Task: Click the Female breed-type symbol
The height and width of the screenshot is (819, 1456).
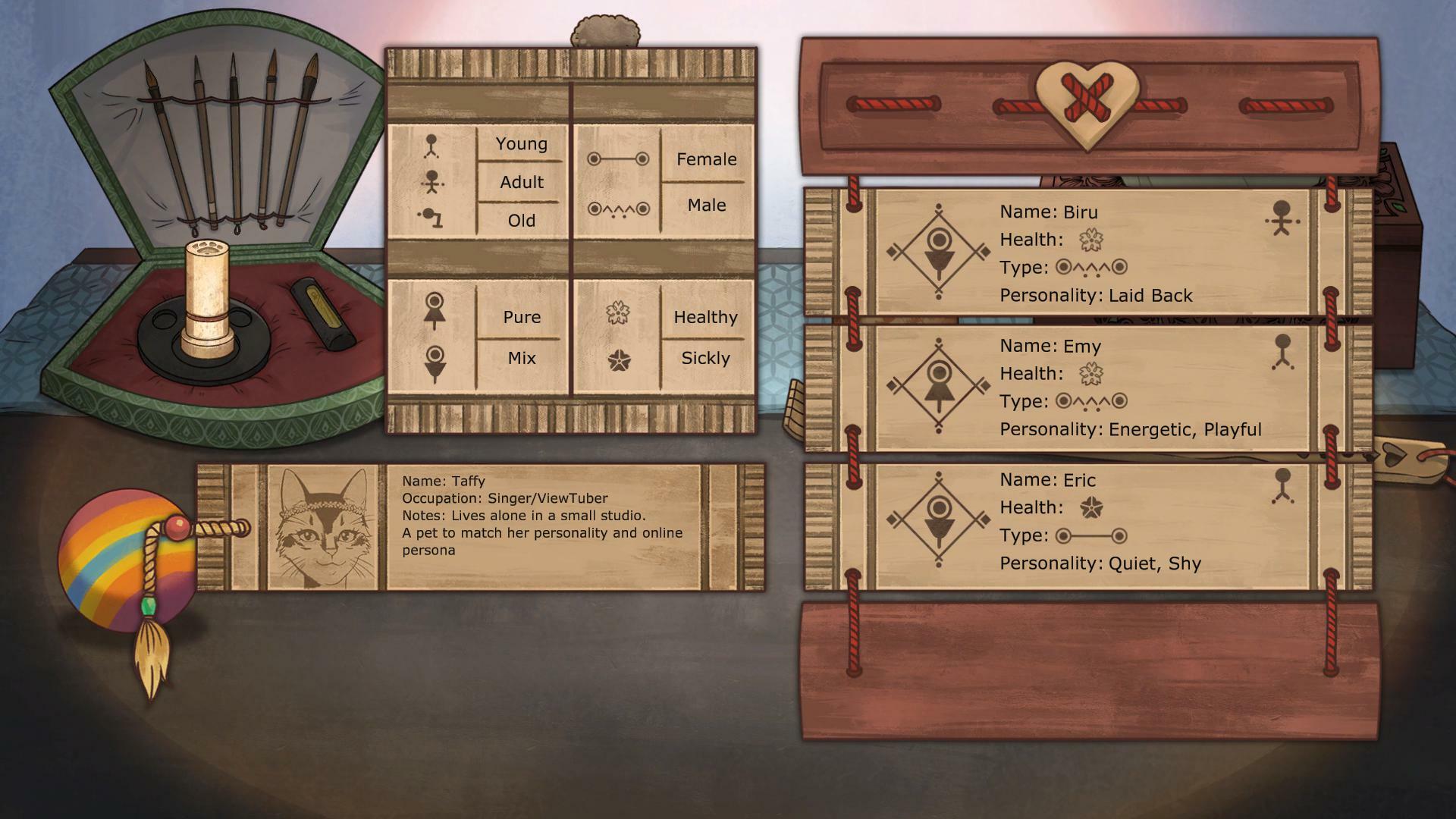Action: [618, 159]
